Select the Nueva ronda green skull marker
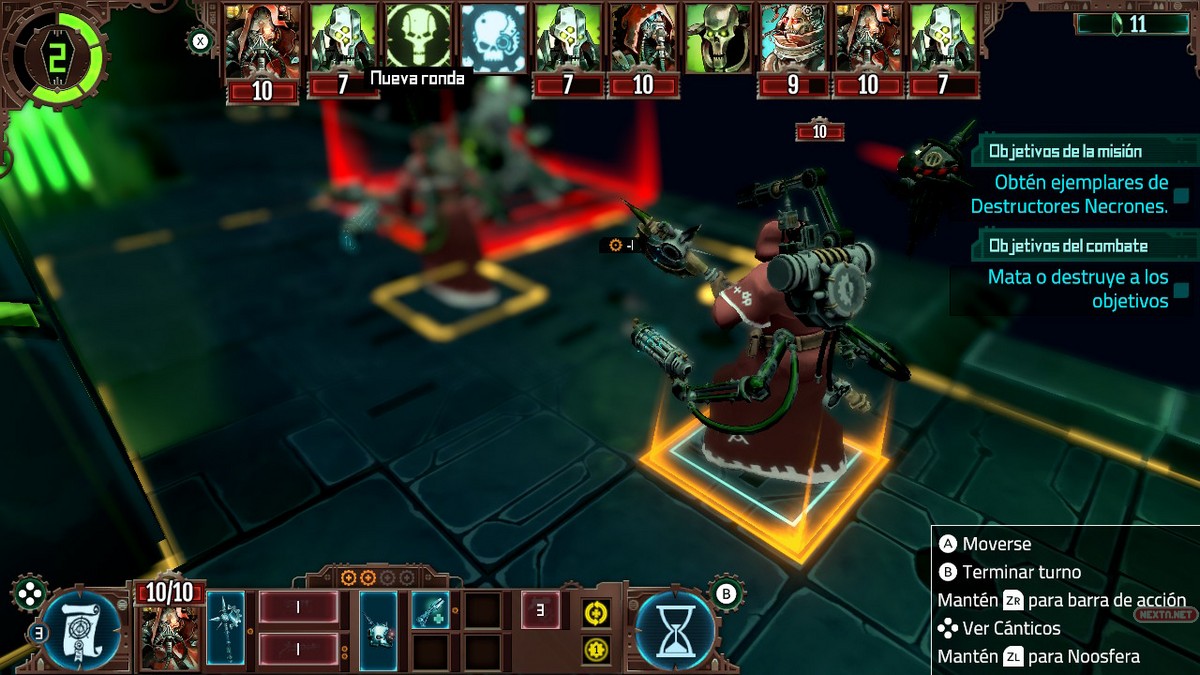The height and width of the screenshot is (675, 1200). point(419,38)
